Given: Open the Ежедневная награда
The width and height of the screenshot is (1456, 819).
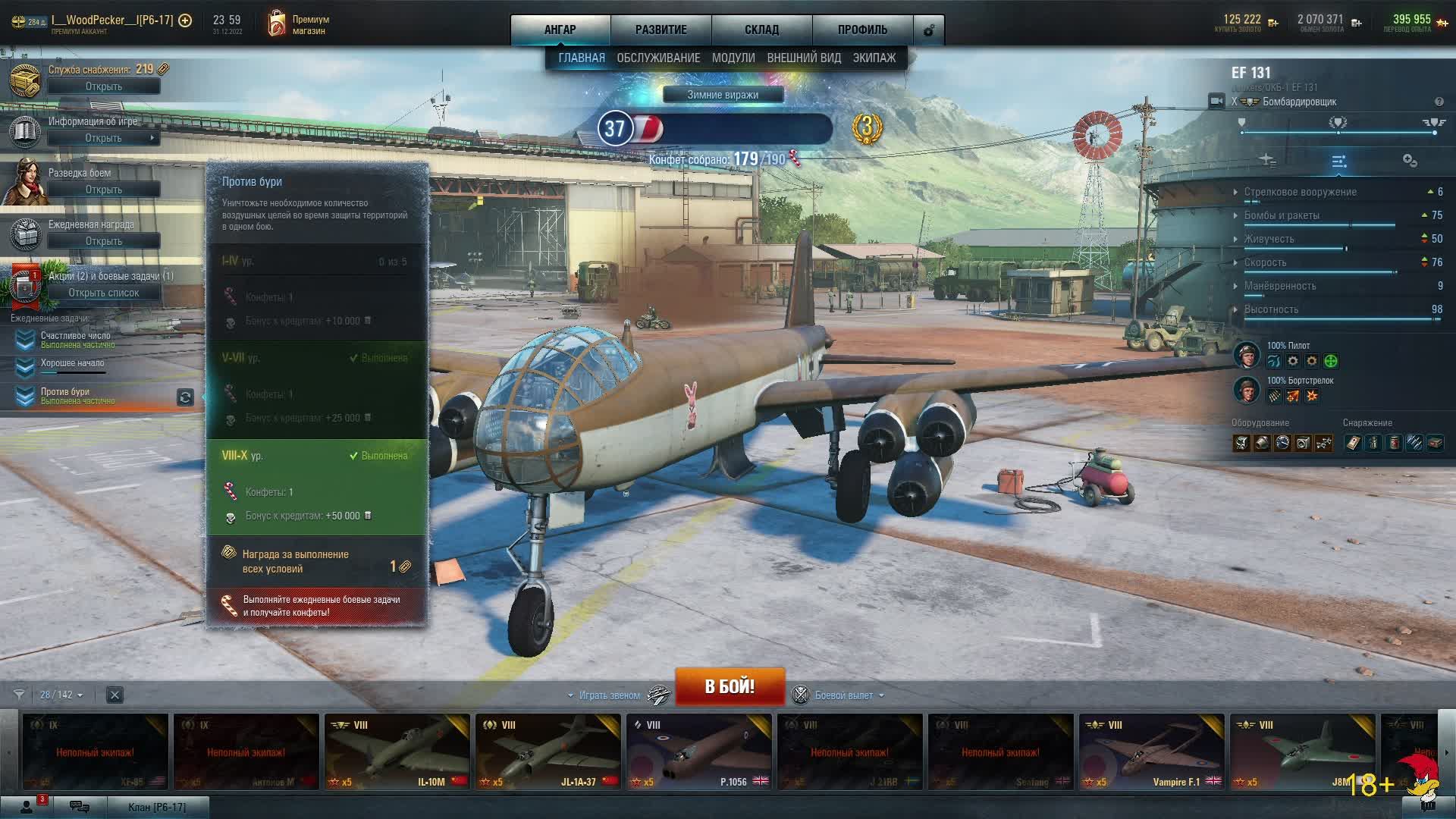Looking at the screenshot, I should pos(104,241).
